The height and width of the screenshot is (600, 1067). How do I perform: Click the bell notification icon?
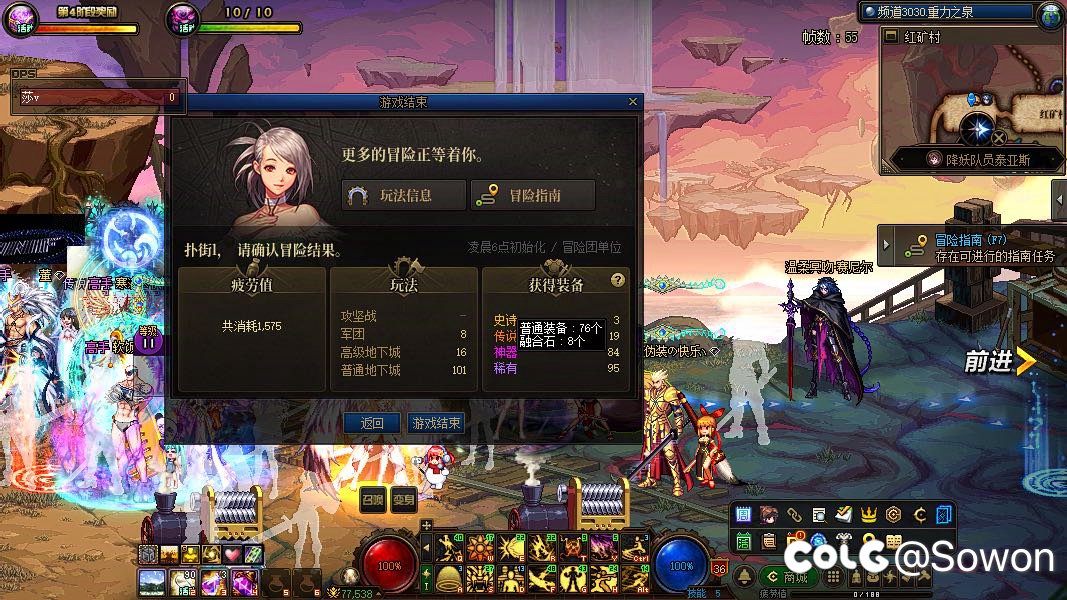(745, 577)
